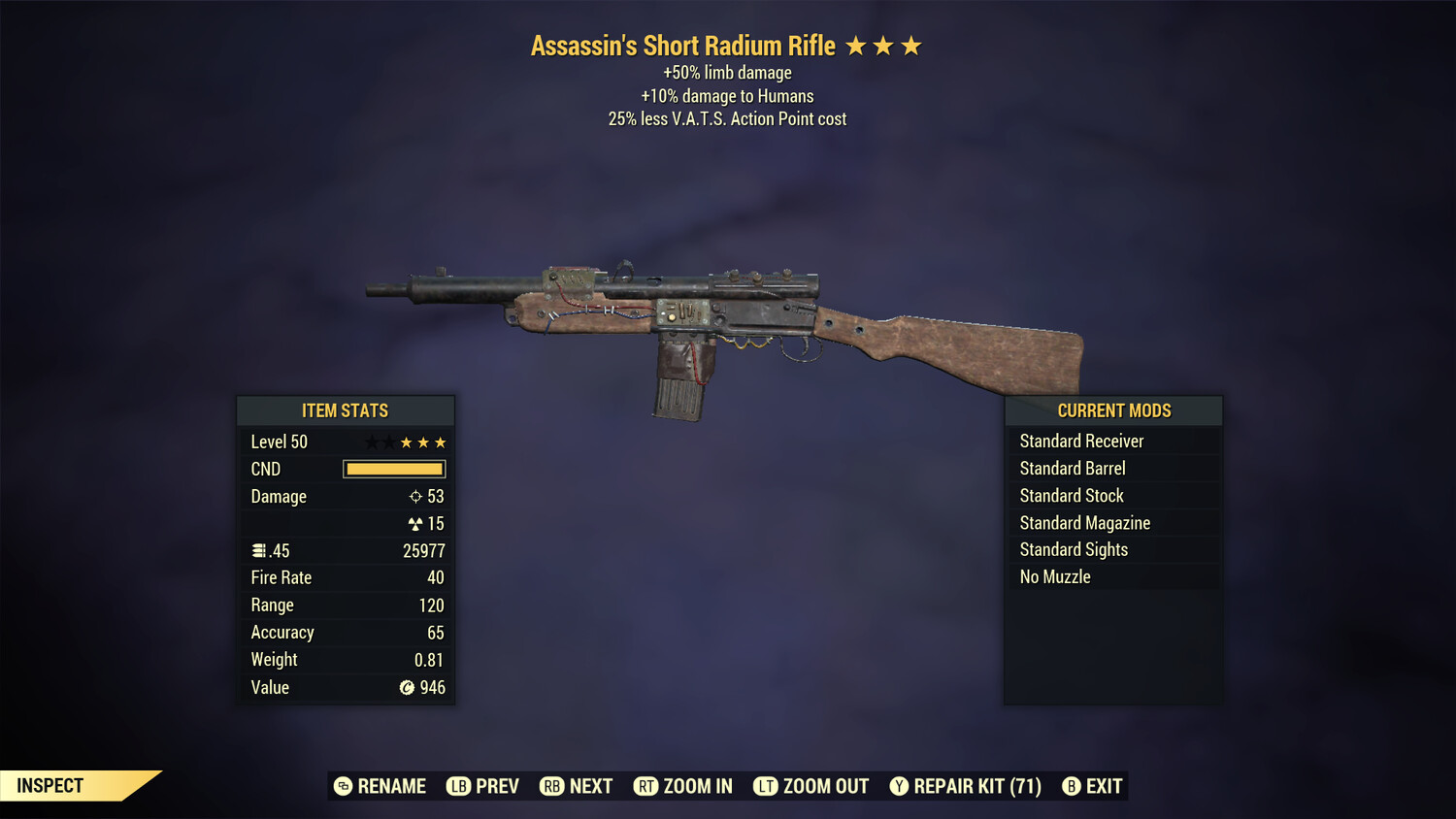Click the rename glyph before RENAME
Viewport: 1456px width, 819px height.
[x=342, y=786]
